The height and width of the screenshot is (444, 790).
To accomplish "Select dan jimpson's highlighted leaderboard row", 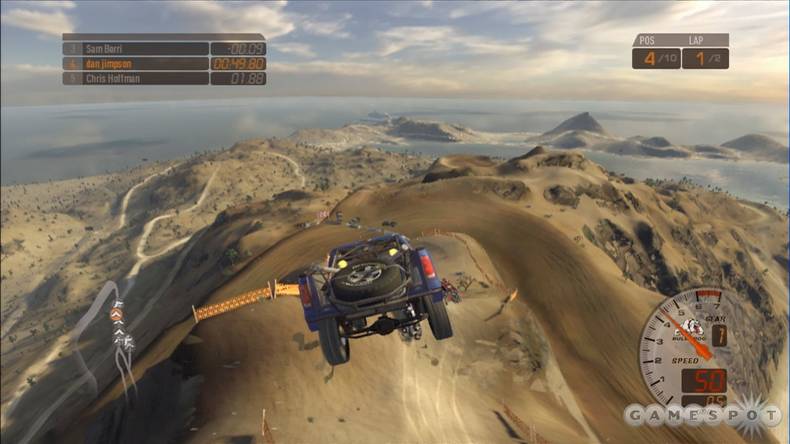I will (164, 63).
